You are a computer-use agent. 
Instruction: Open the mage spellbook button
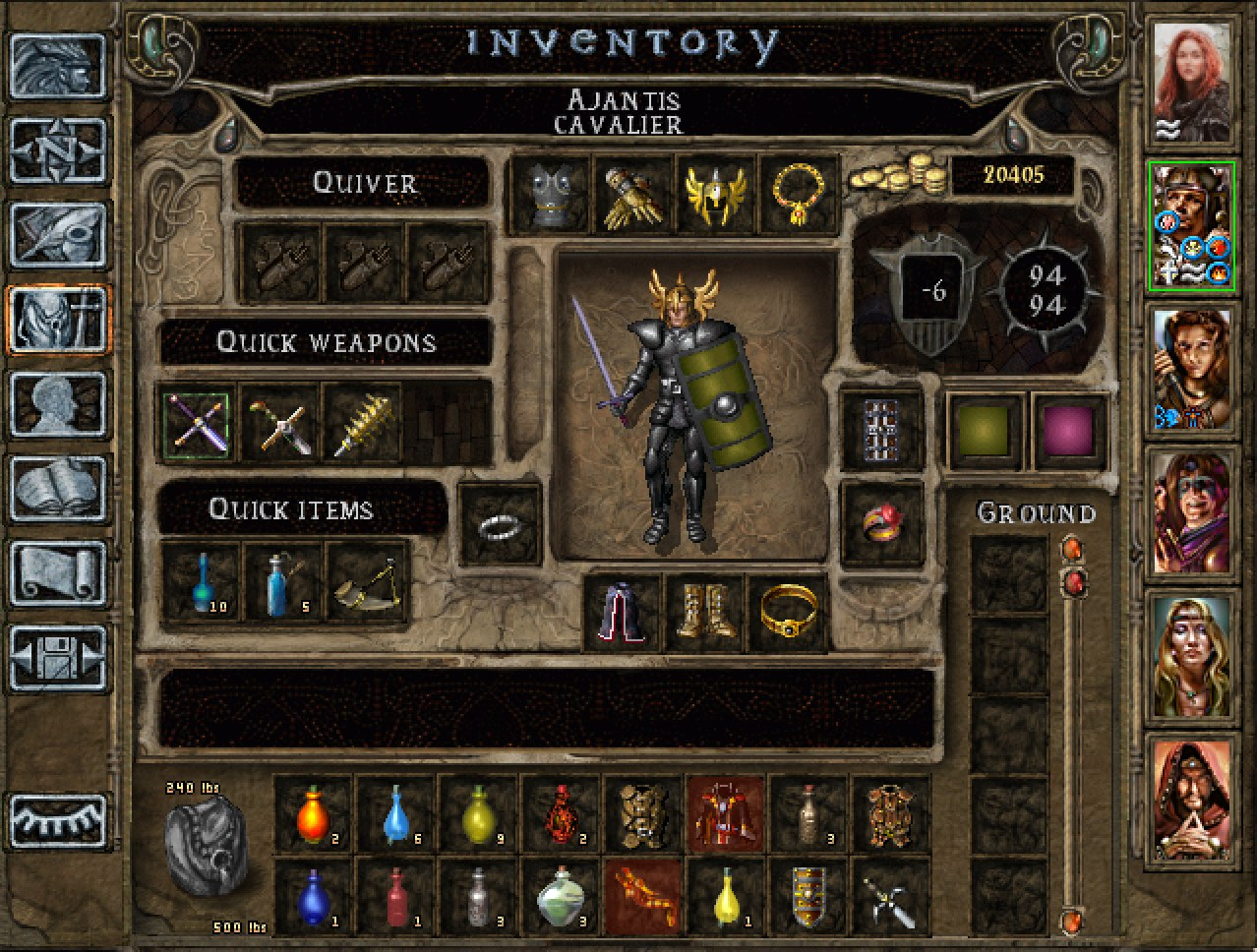(58, 489)
